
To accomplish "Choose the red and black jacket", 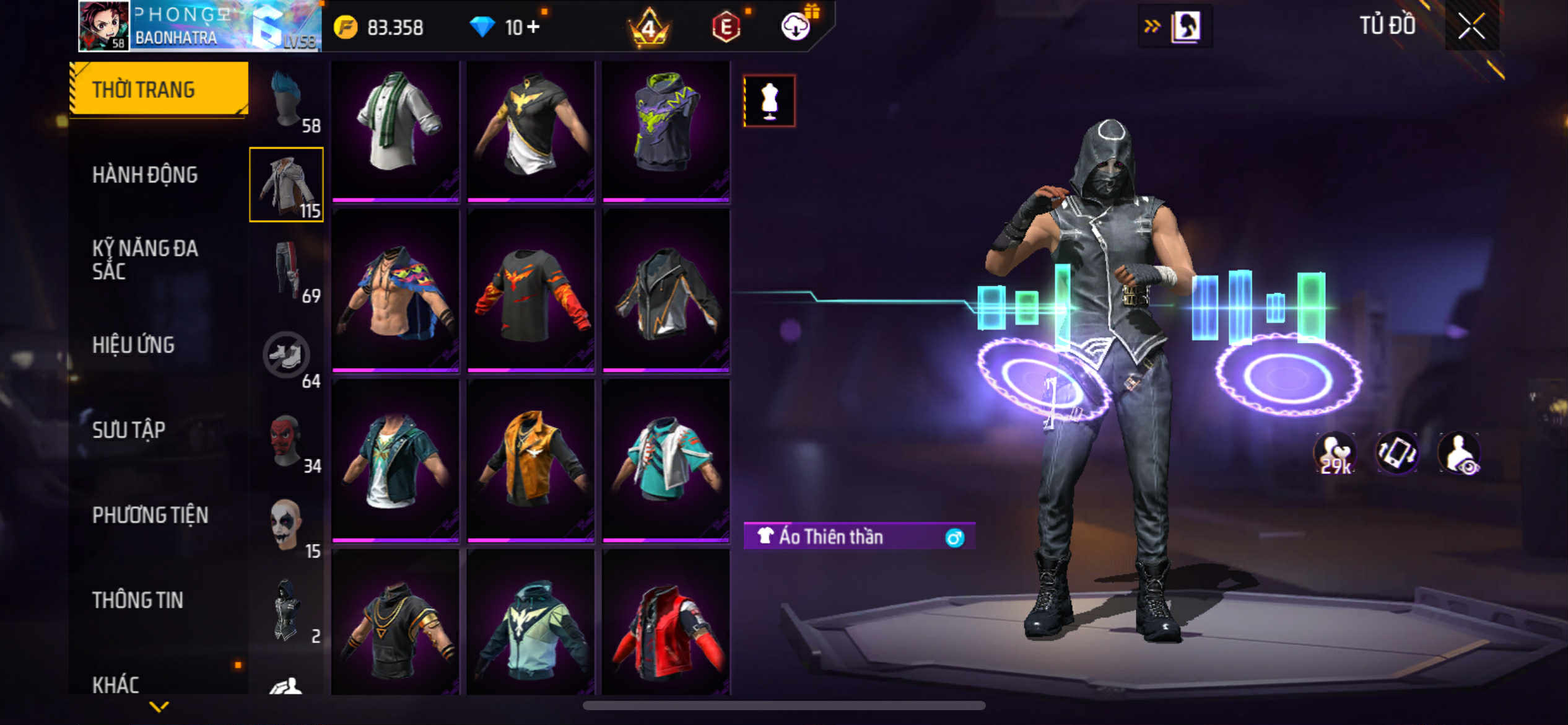I will 666,626.
